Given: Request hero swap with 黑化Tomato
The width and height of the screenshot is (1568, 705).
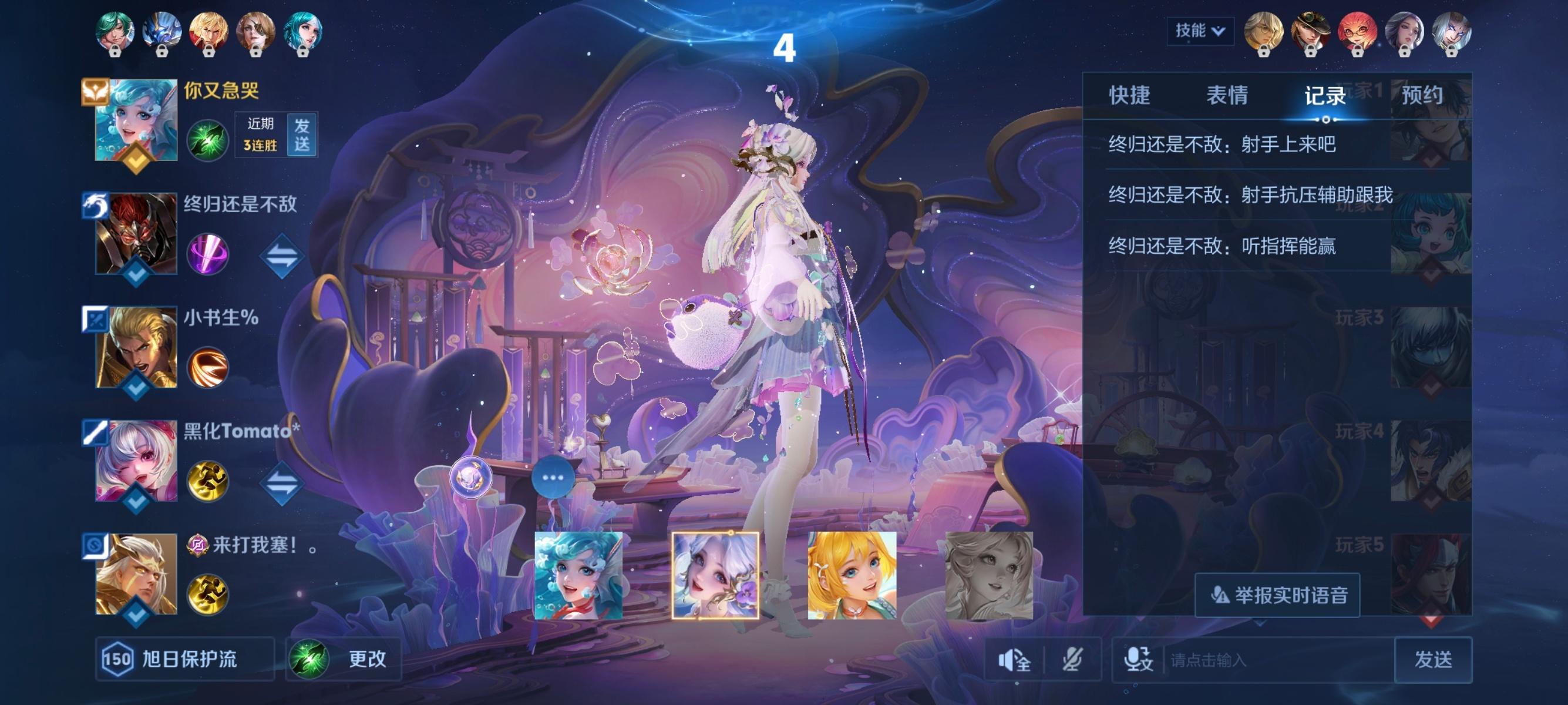Looking at the screenshot, I should [x=282, y=484].
